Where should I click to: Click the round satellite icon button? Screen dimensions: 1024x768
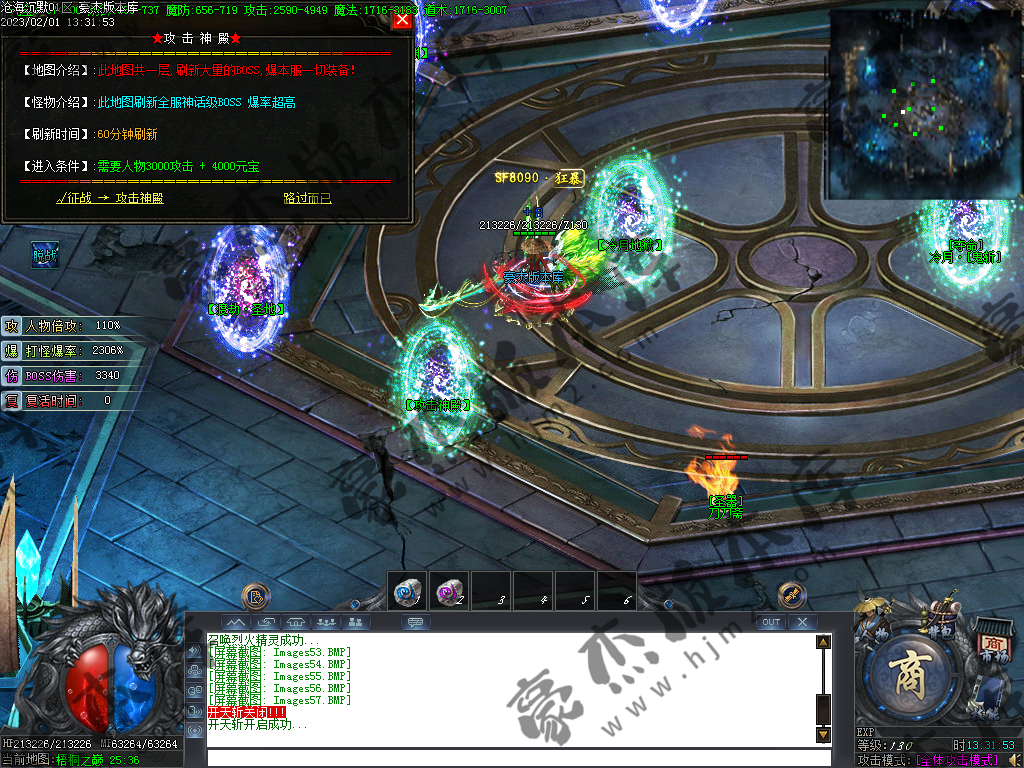pos(792,596)
